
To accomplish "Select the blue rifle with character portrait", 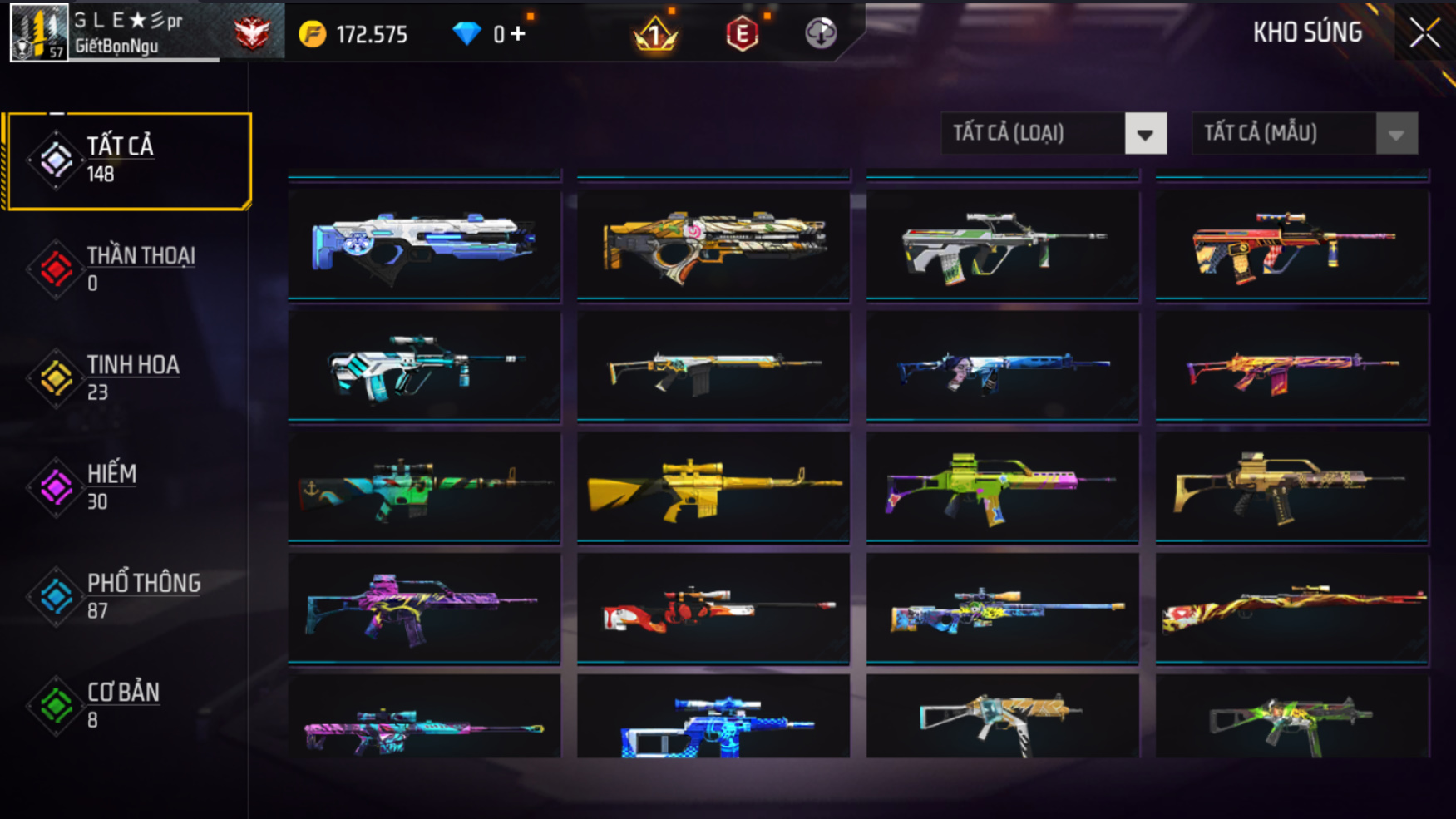I will 1002,367.
